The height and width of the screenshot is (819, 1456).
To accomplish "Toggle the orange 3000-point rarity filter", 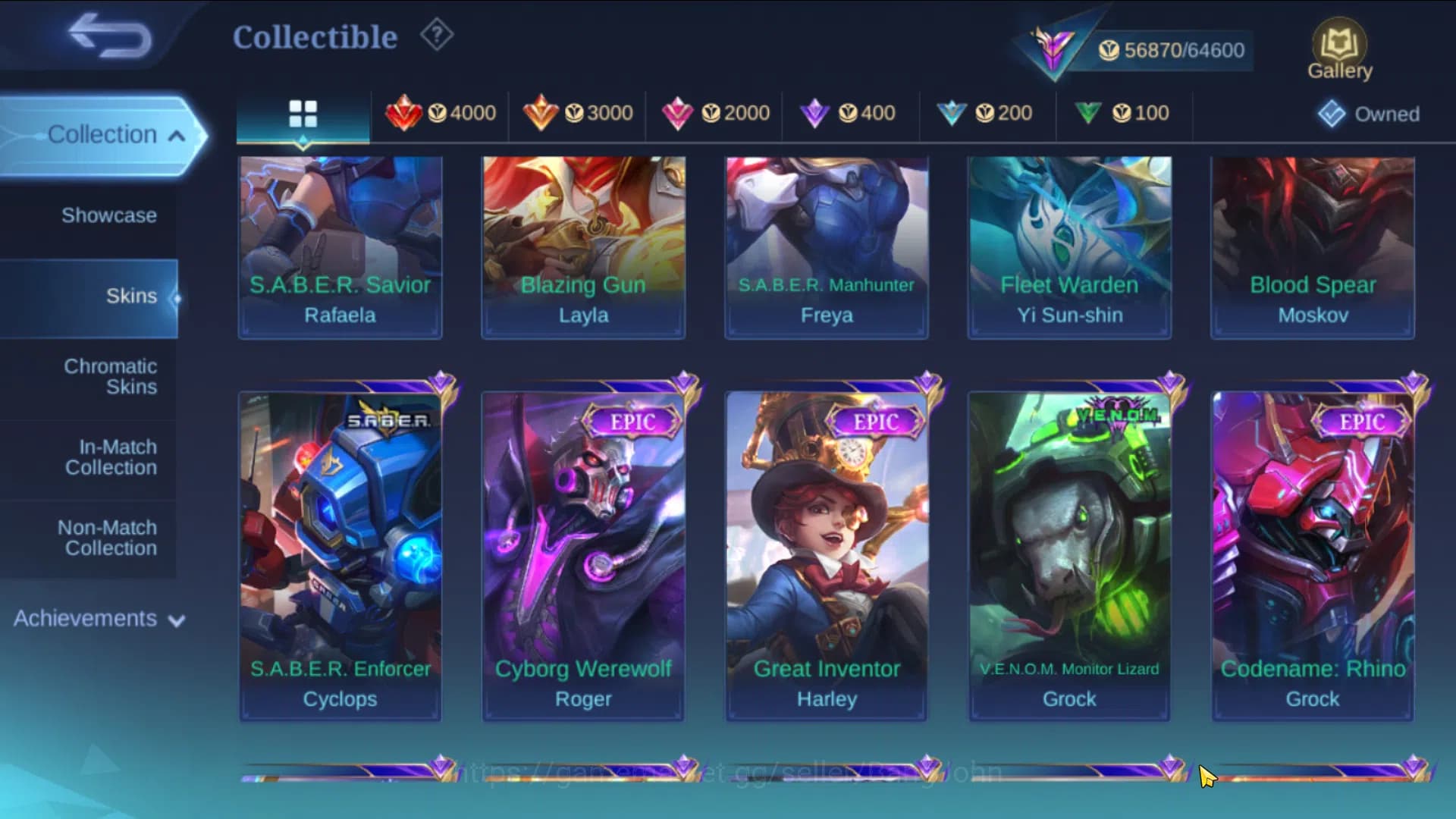I will pyautogui.click(x=579, y=112).
